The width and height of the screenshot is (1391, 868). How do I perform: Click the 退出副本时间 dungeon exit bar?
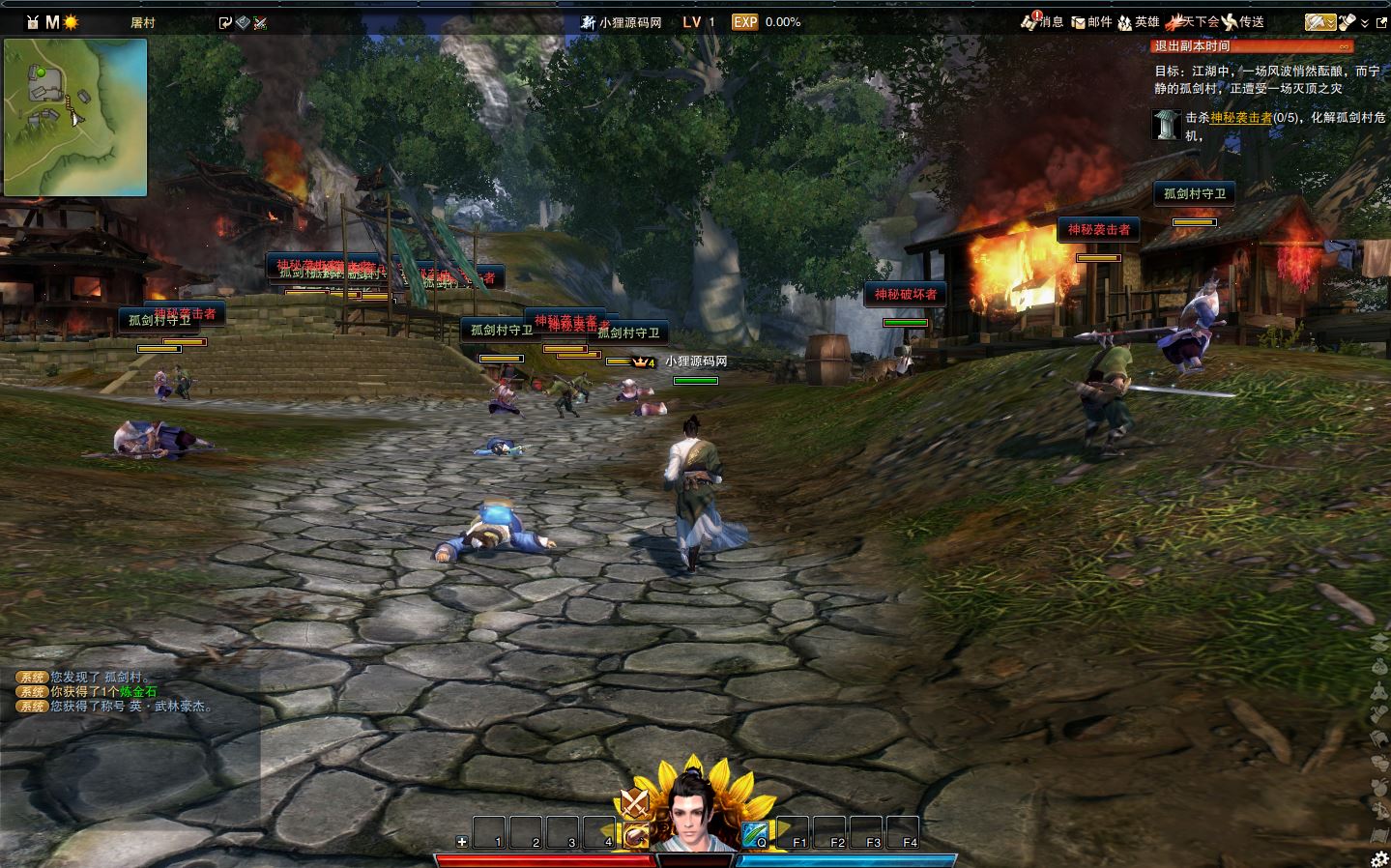pos(1253,46)
